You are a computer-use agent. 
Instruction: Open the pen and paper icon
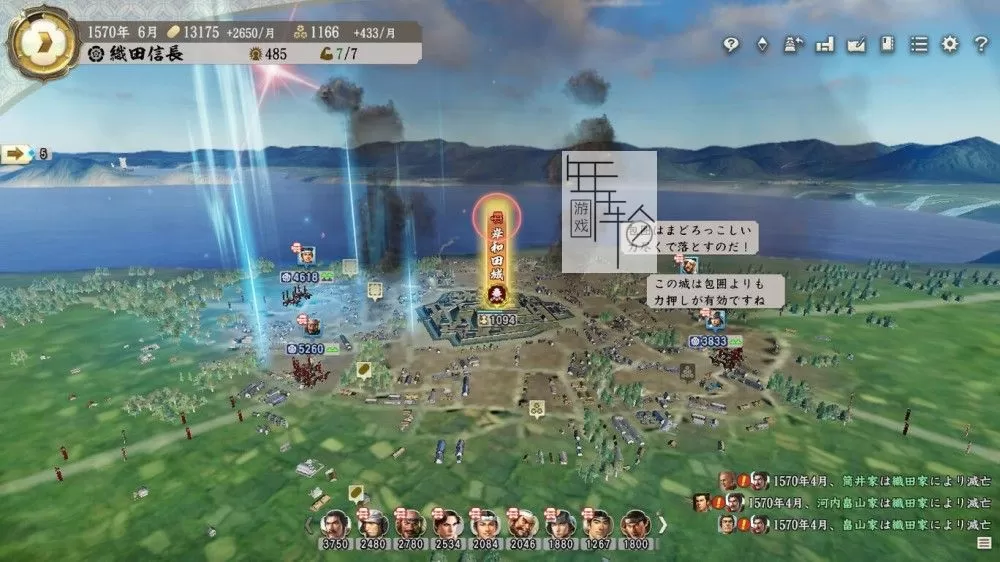856,45
